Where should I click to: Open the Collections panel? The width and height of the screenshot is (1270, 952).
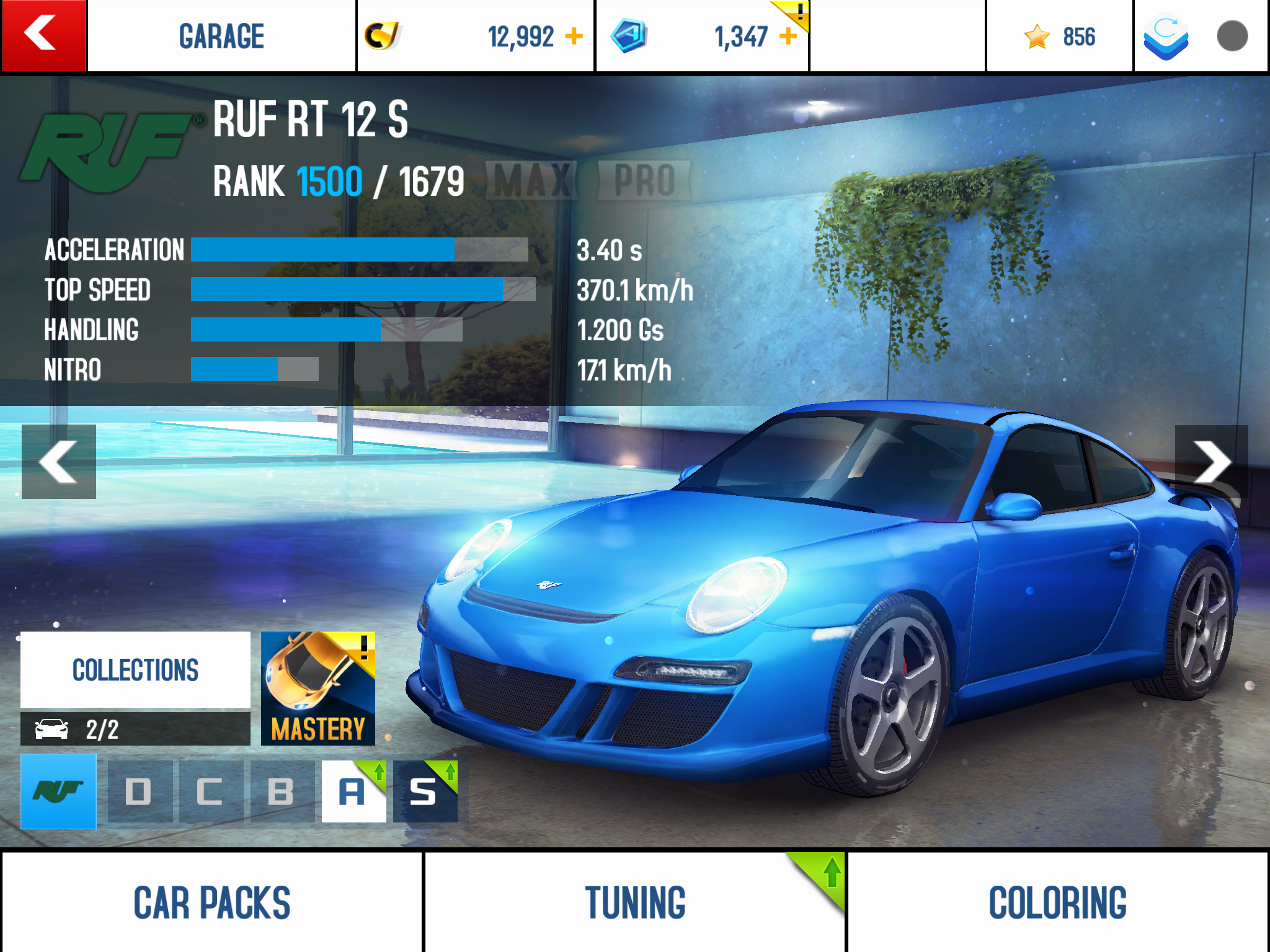click(135, 670)
